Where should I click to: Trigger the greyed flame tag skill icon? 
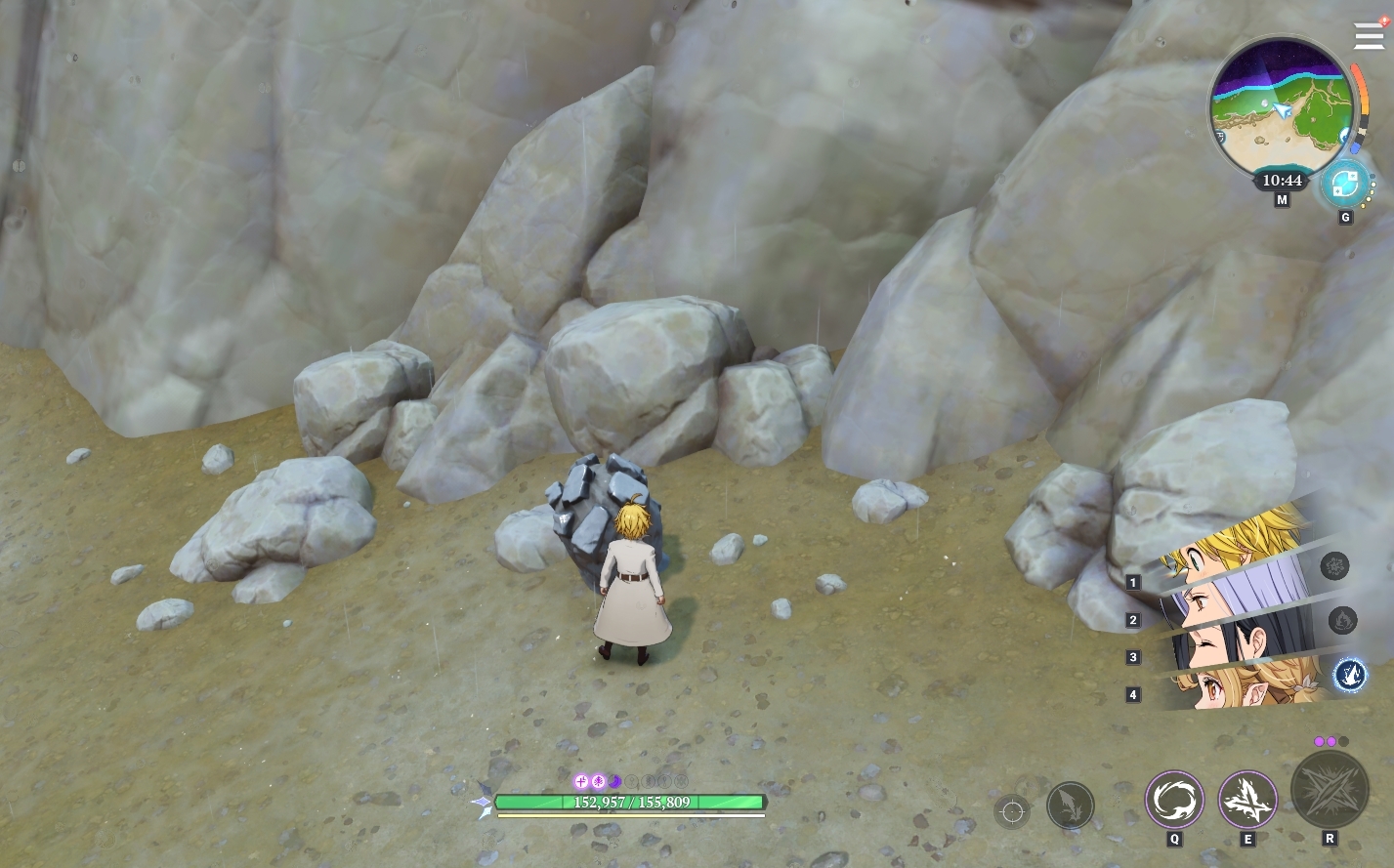(1342, 620)
